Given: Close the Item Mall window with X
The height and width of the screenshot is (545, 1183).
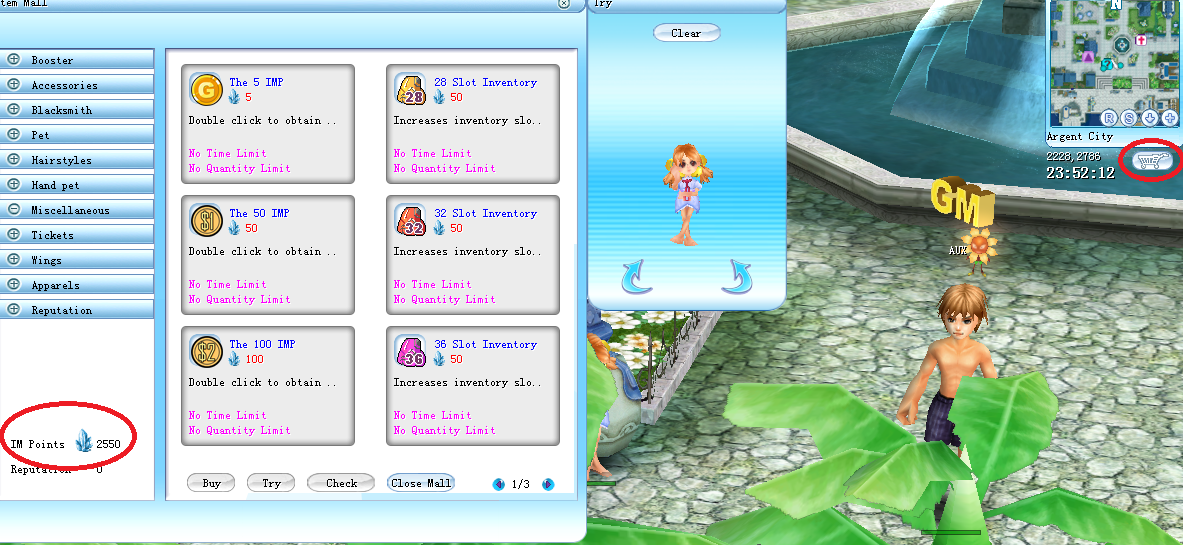Looking at the screenshot, I should point(565,4).
